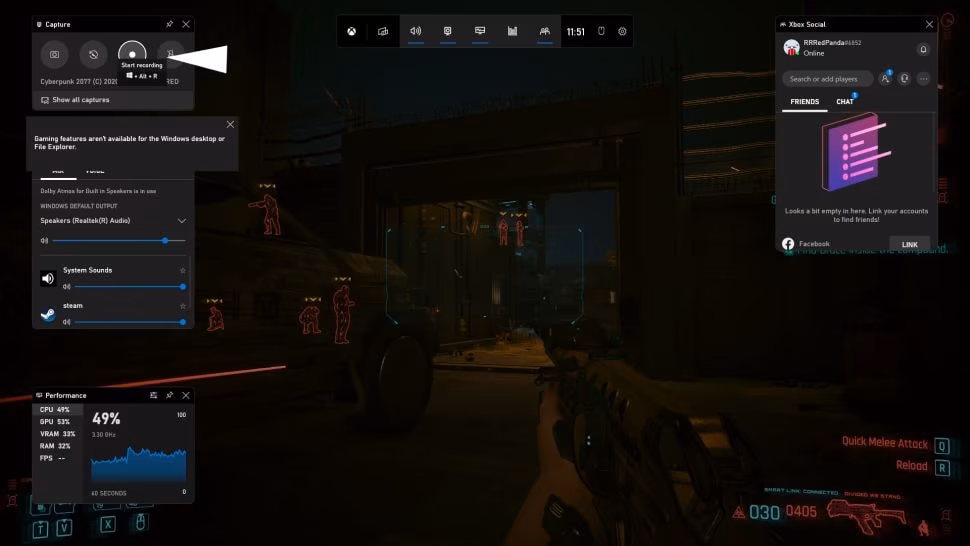The image size is (970, 546).
Task: Start recording from the Capture widget
Action: (x=132, y=53)
